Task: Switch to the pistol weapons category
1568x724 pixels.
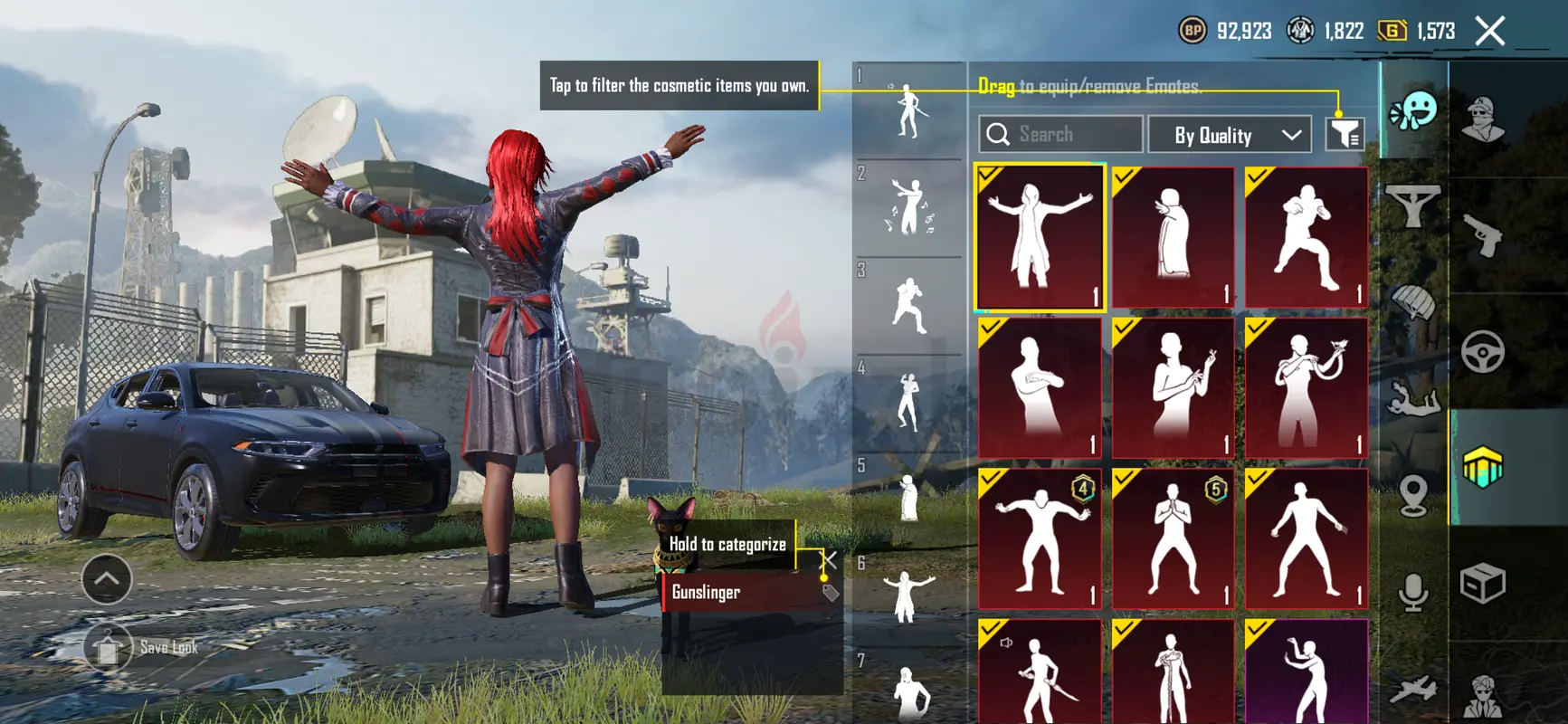Action: [x=1482, y=235]
